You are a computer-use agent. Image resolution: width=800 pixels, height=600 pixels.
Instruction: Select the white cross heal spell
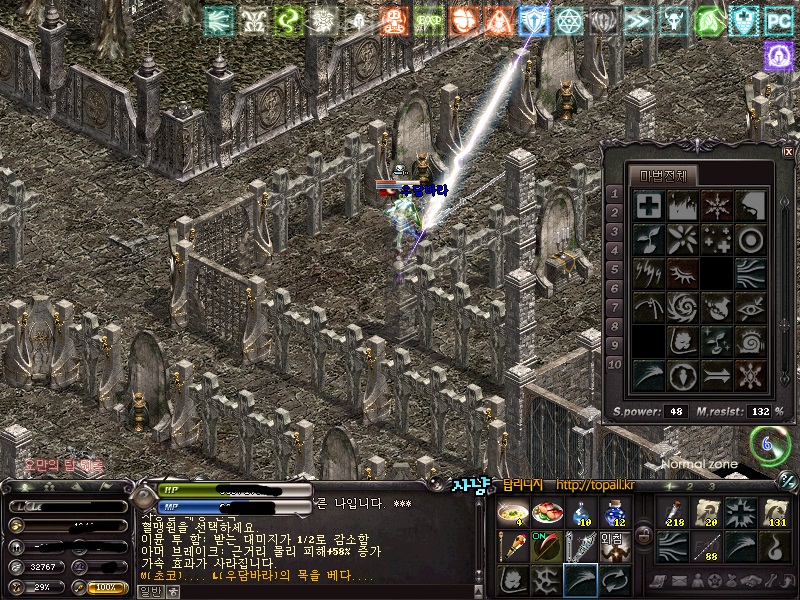click(649, 205)
